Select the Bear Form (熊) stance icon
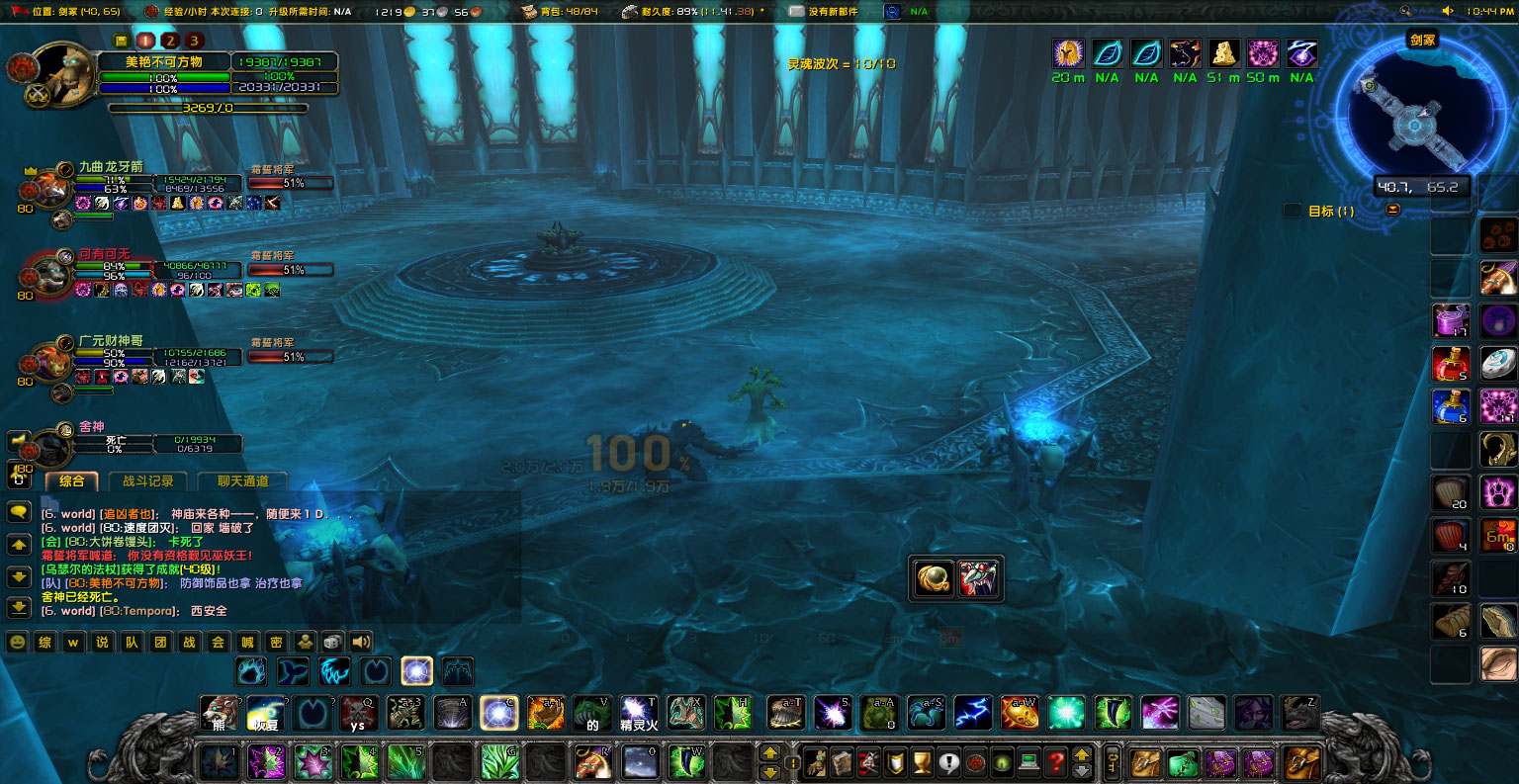Viewport: 1519px width, 784px height. point(219,713)
